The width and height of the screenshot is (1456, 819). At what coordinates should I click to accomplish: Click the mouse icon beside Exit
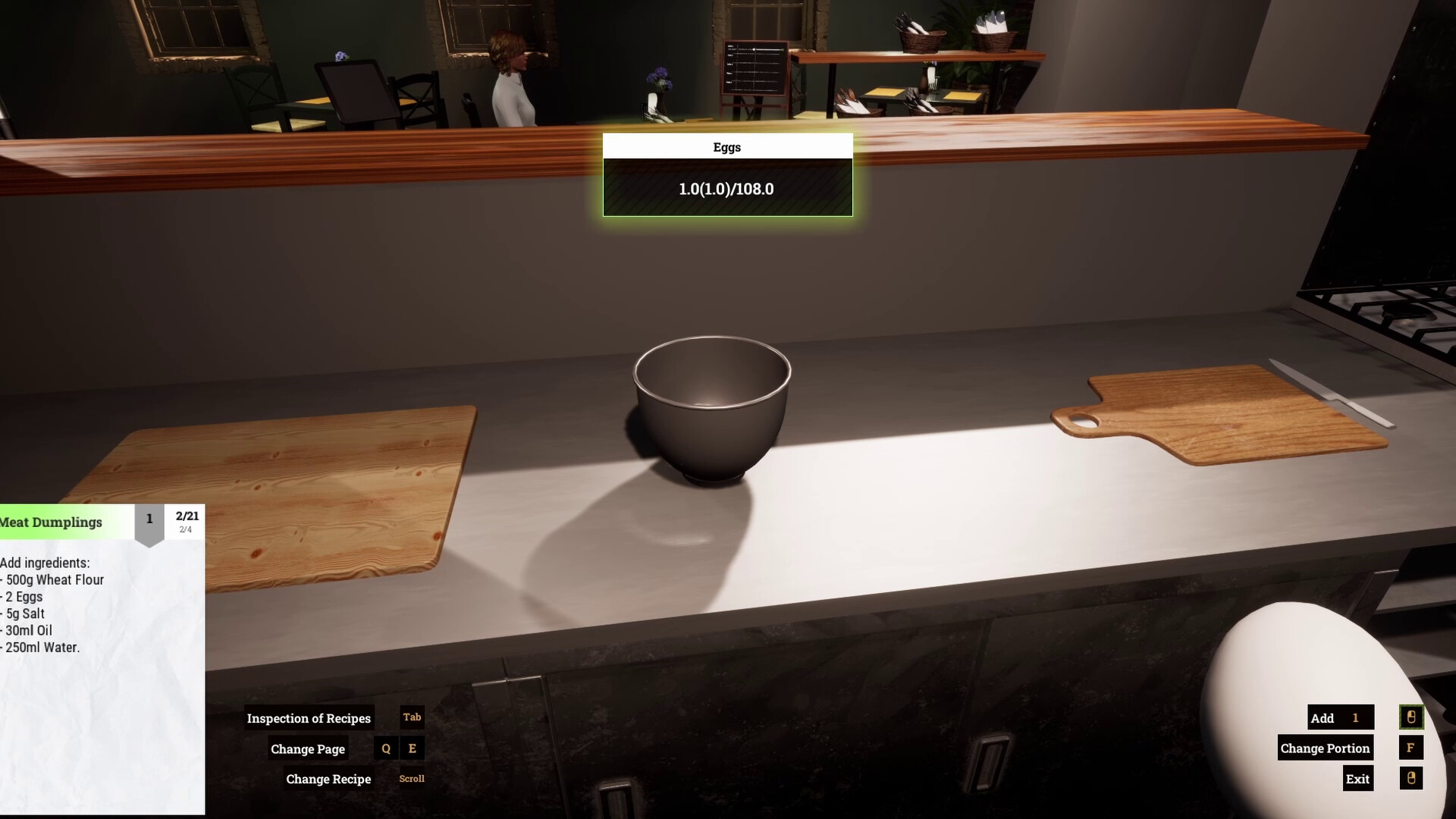tap(1411, 778)
